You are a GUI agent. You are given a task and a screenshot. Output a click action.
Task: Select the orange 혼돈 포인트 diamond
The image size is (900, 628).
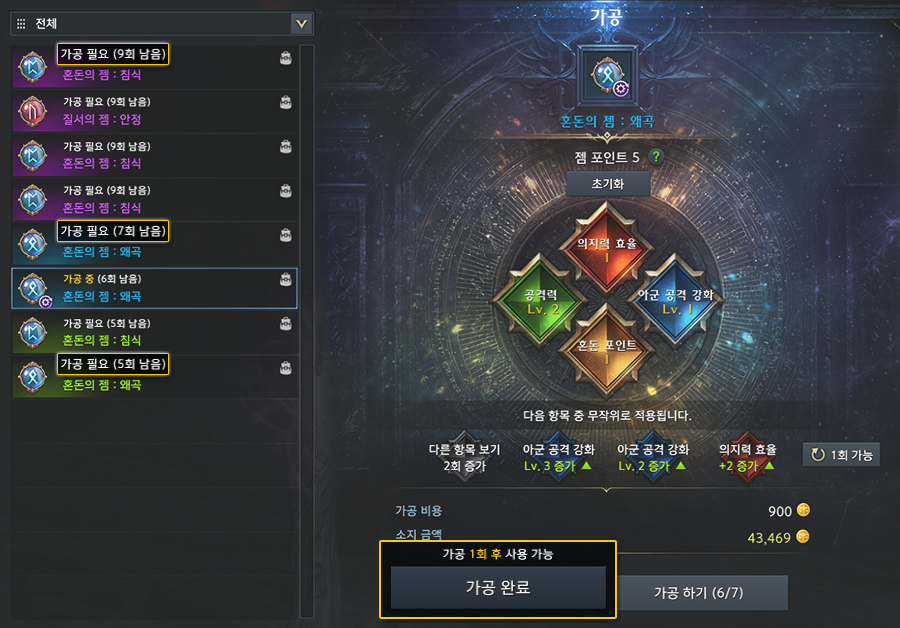coord(607,349)
